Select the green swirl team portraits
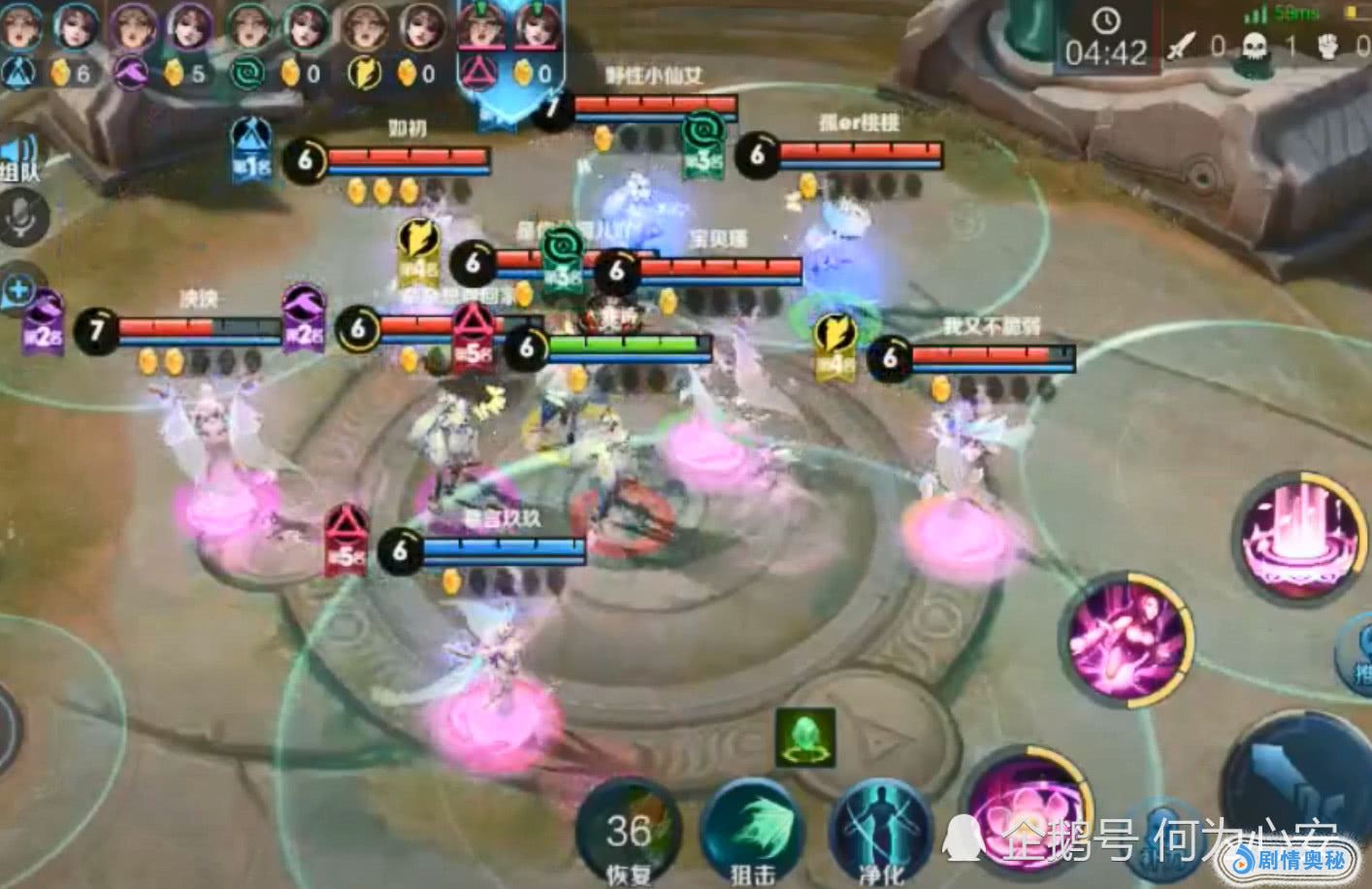1372x889 pixels. pyautogui.click(x=276, y=44)
